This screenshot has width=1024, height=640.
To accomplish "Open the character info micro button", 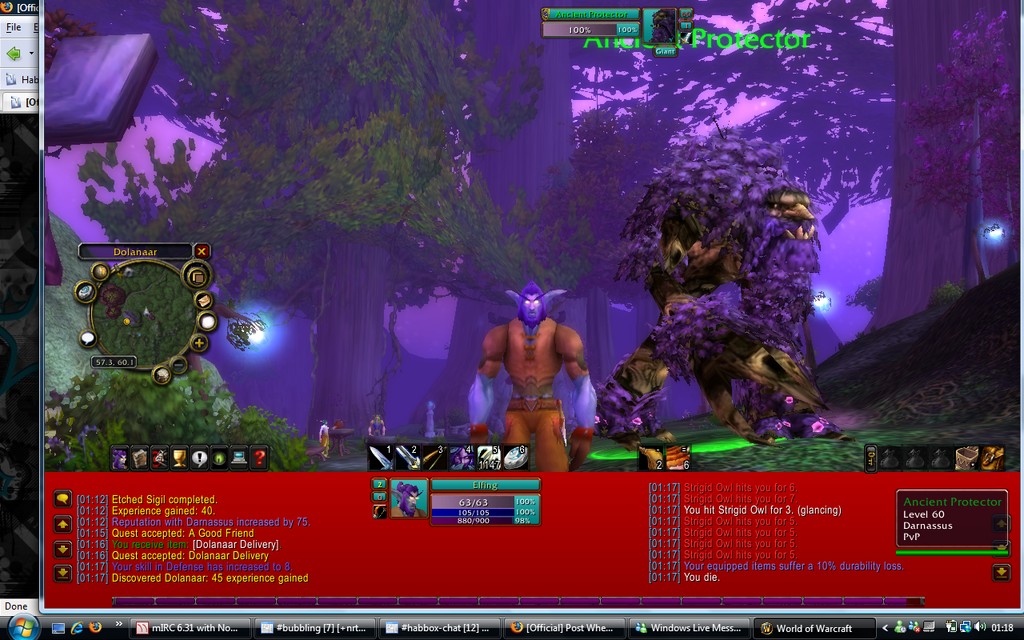I will click(120, 459).
